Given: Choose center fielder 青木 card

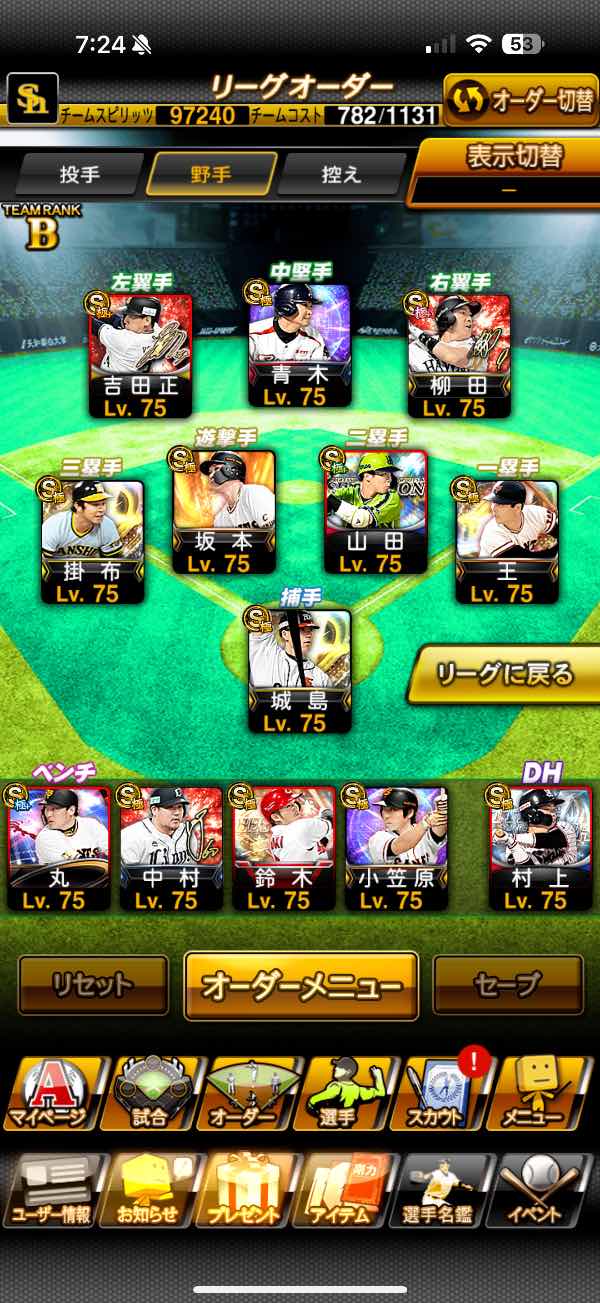Looking at the screenshot, I should click(299, 347).
